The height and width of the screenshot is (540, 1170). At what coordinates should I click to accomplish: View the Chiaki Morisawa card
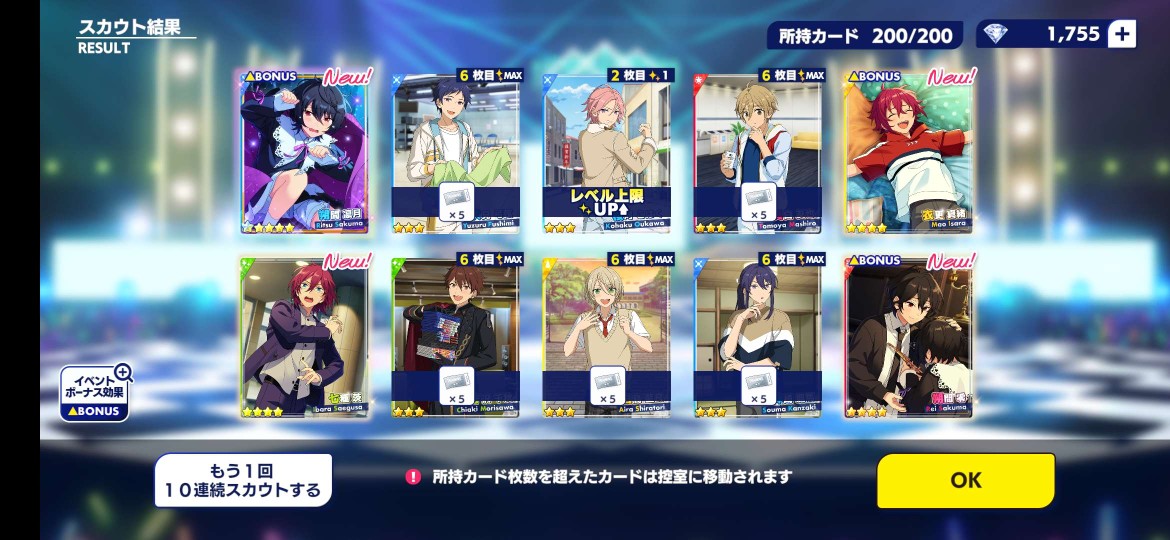click(456, 337)
